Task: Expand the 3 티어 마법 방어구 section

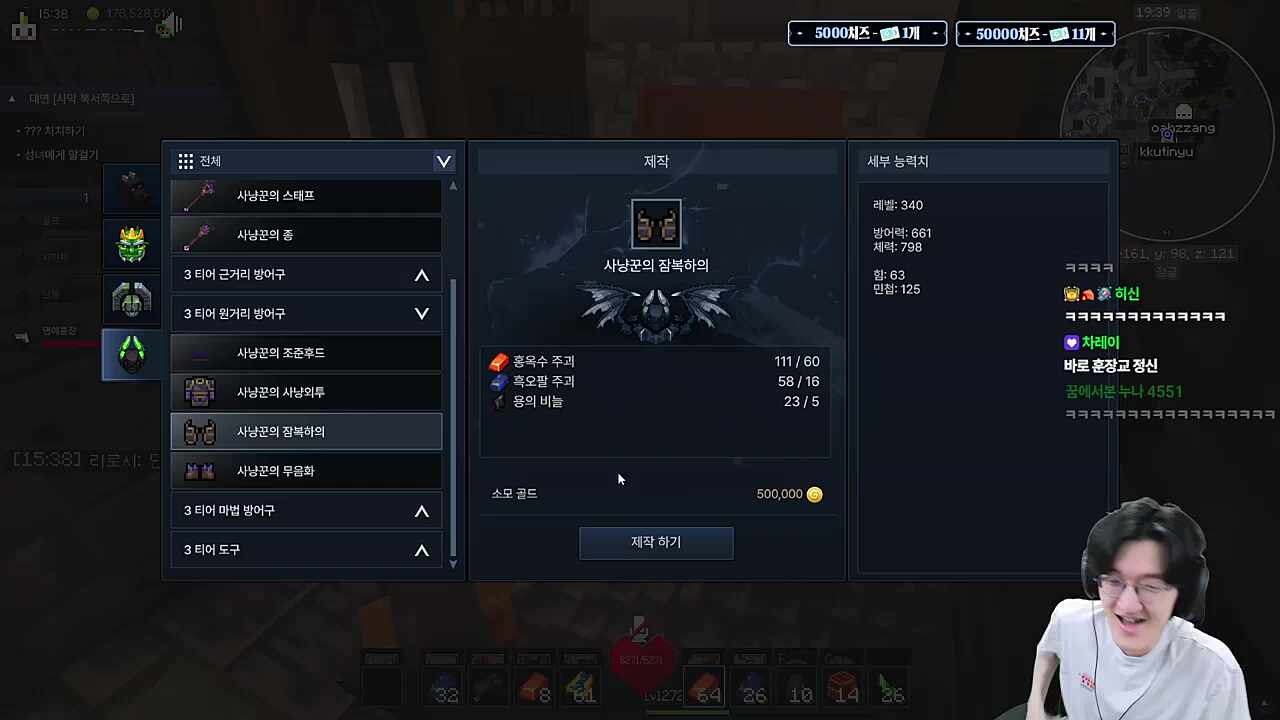Action: 421,510
